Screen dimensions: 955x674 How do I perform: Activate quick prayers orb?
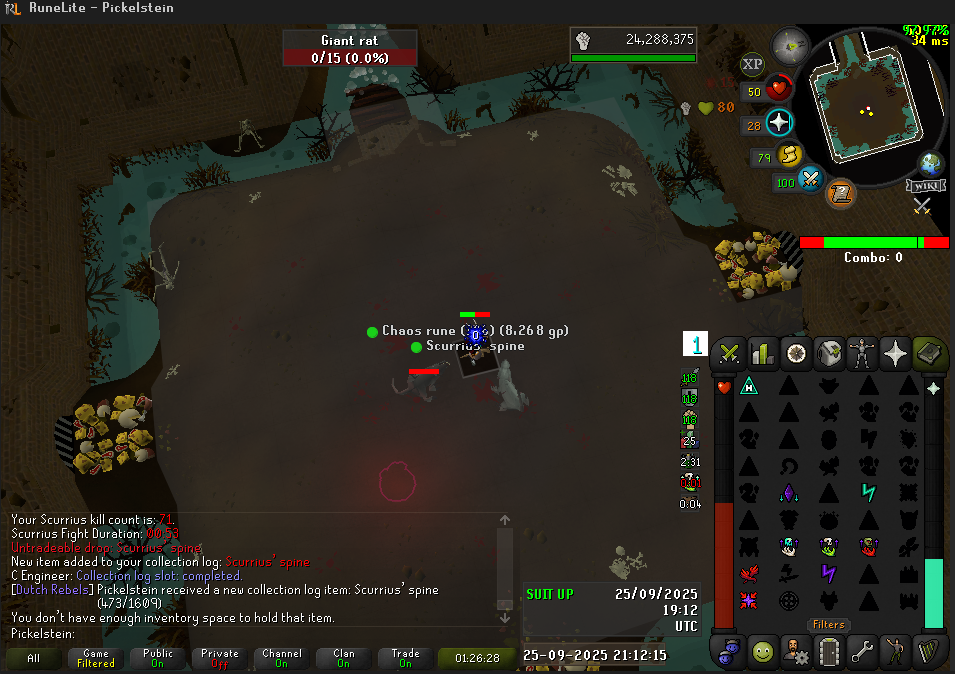778,124
